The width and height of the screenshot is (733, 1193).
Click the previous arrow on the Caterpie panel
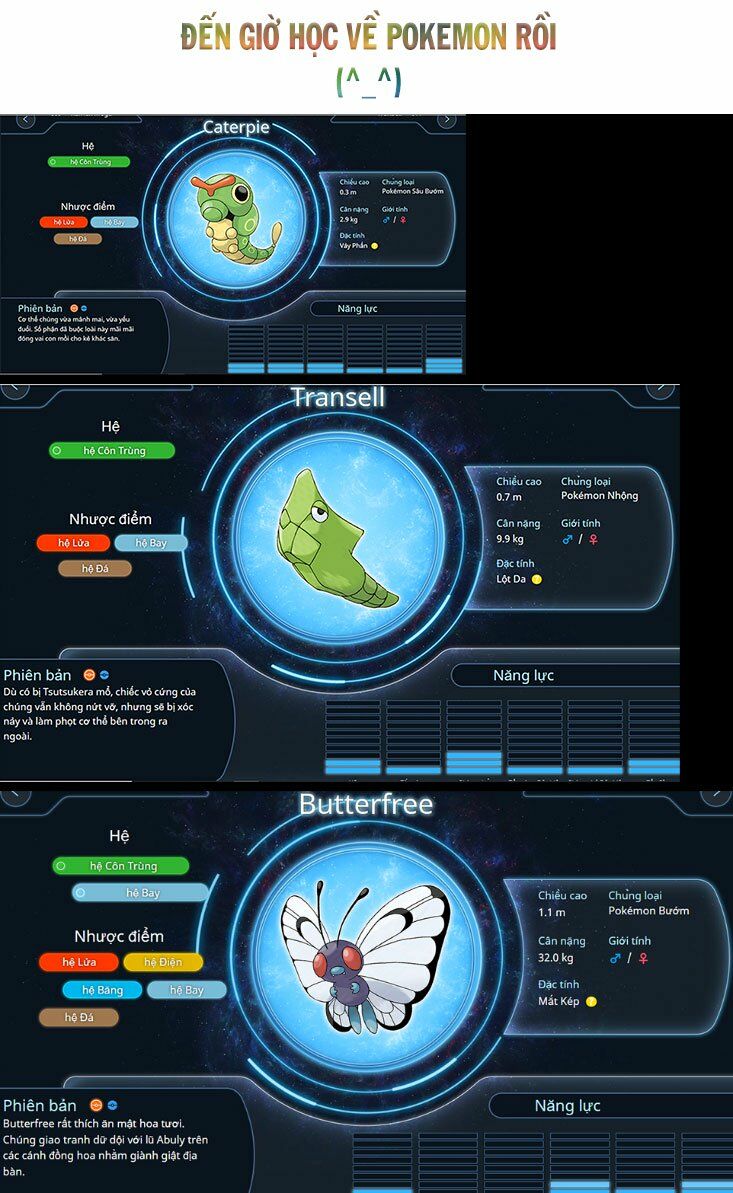(x=26, y=120)
